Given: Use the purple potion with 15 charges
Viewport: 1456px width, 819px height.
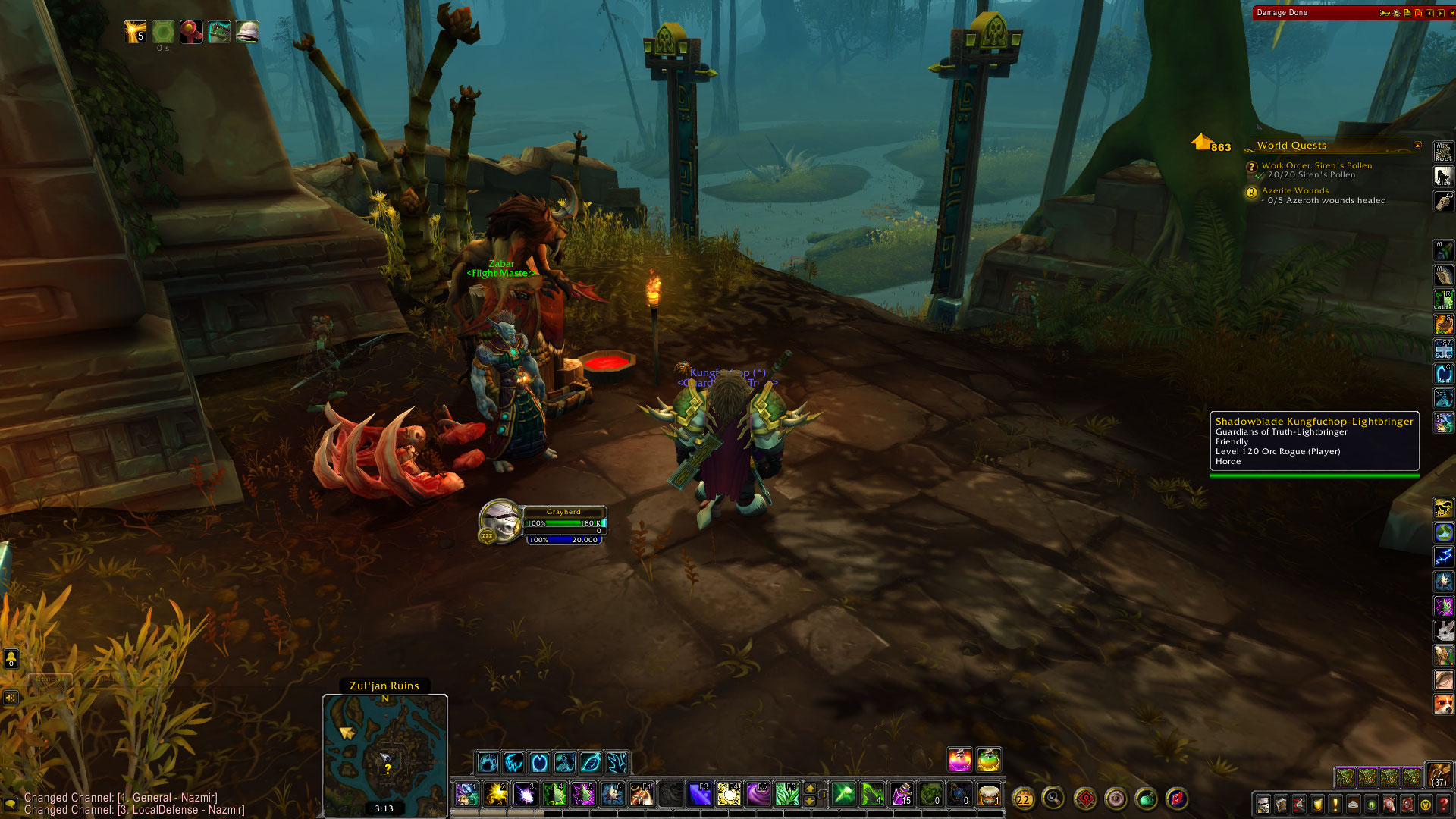Looking at the screenshot, I should [x=901, y=794].
